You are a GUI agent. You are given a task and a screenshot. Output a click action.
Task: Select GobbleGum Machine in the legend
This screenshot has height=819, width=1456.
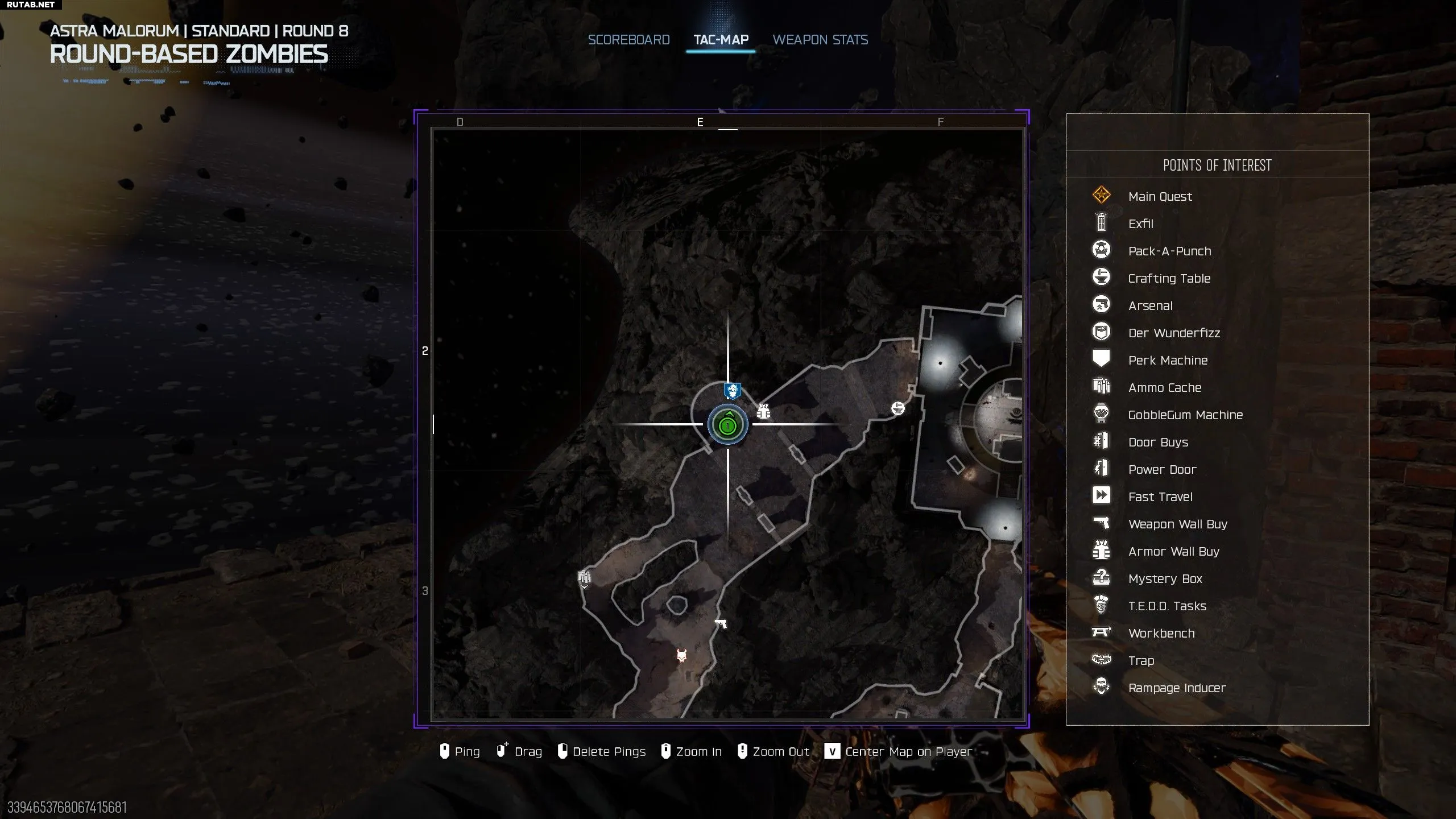[x=1185, y=415]
